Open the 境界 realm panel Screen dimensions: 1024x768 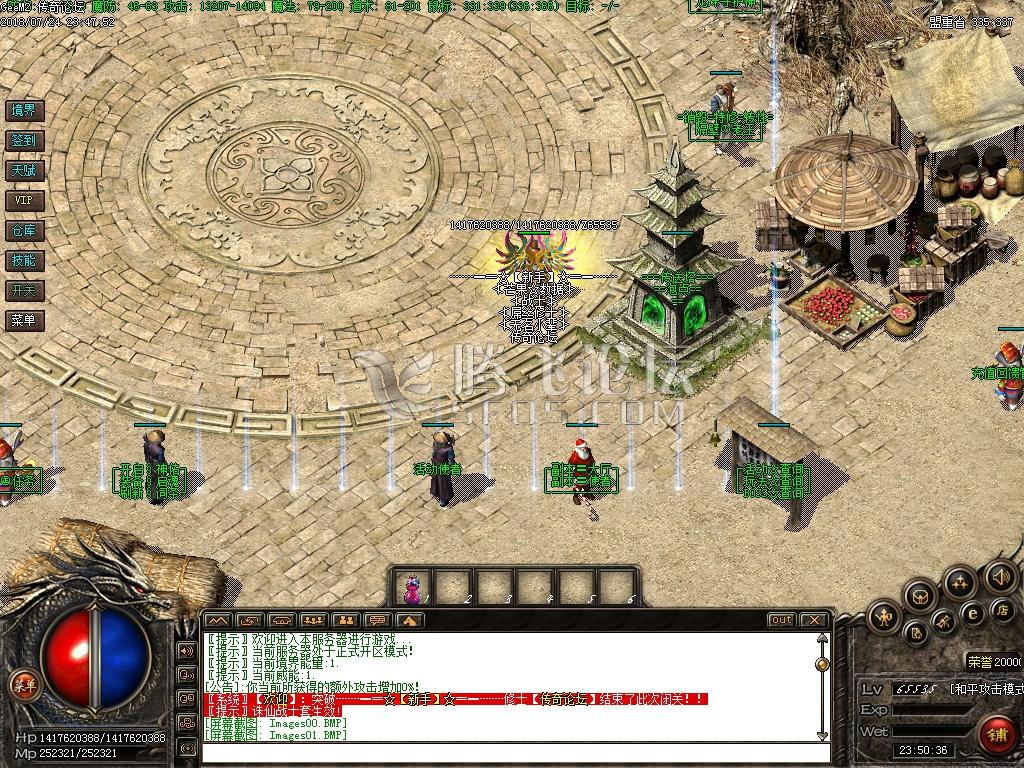pos(23,111)
